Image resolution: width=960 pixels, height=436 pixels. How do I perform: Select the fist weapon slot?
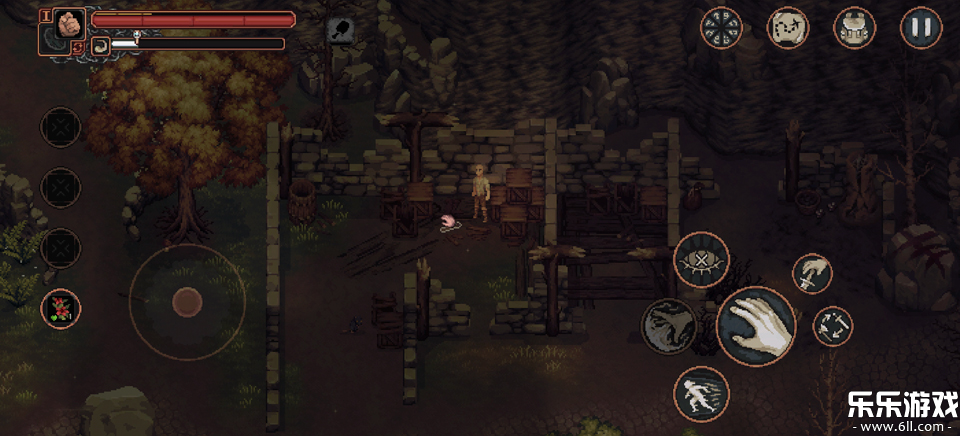tap(69, 23)
